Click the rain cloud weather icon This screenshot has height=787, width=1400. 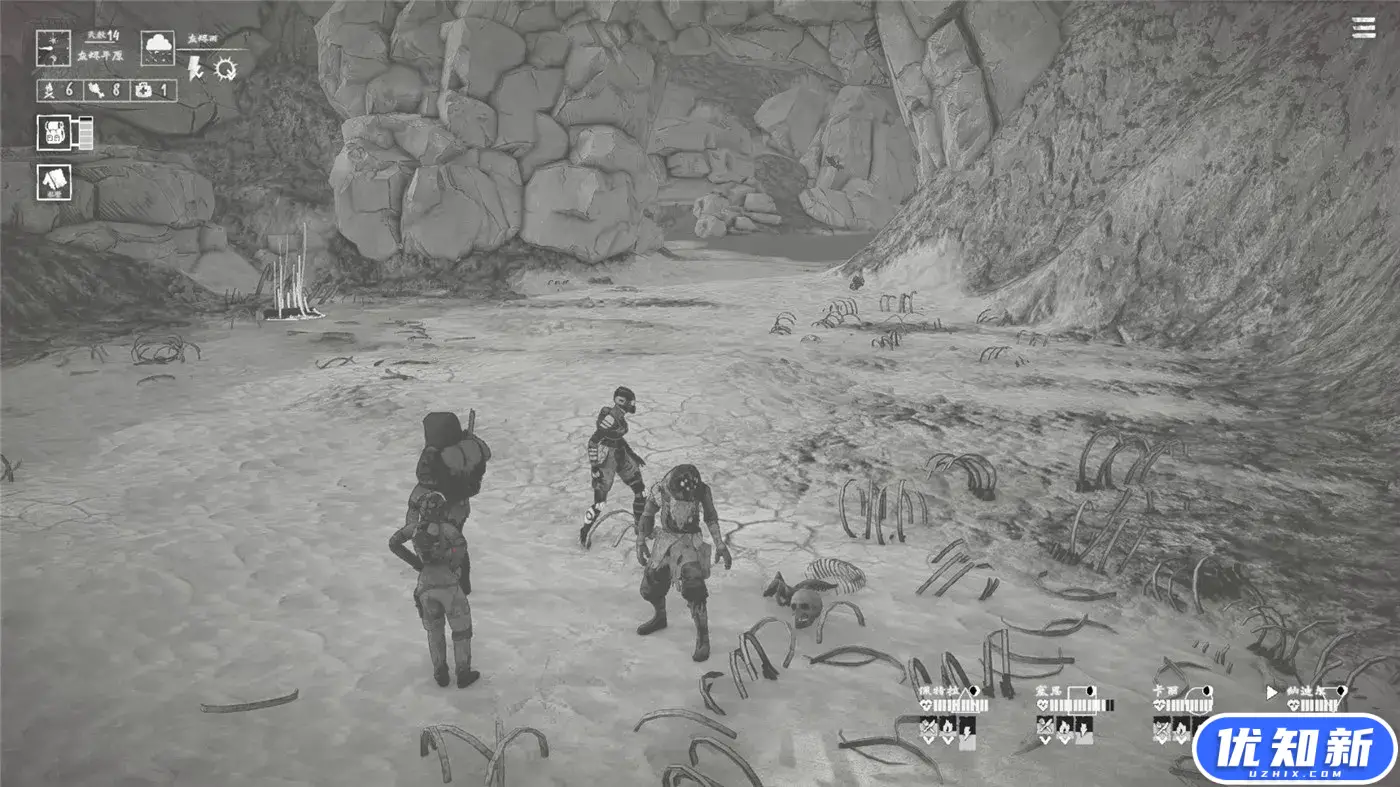coord(158,45)
